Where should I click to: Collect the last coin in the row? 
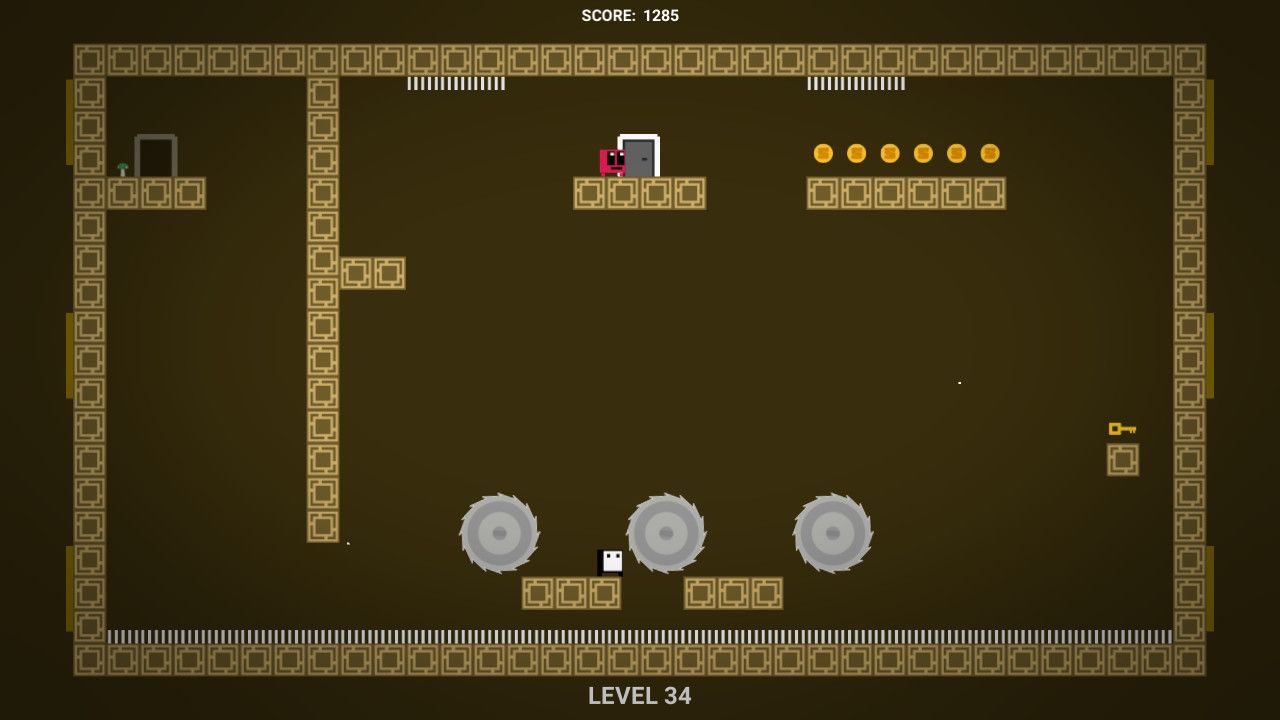click(988, 153)
